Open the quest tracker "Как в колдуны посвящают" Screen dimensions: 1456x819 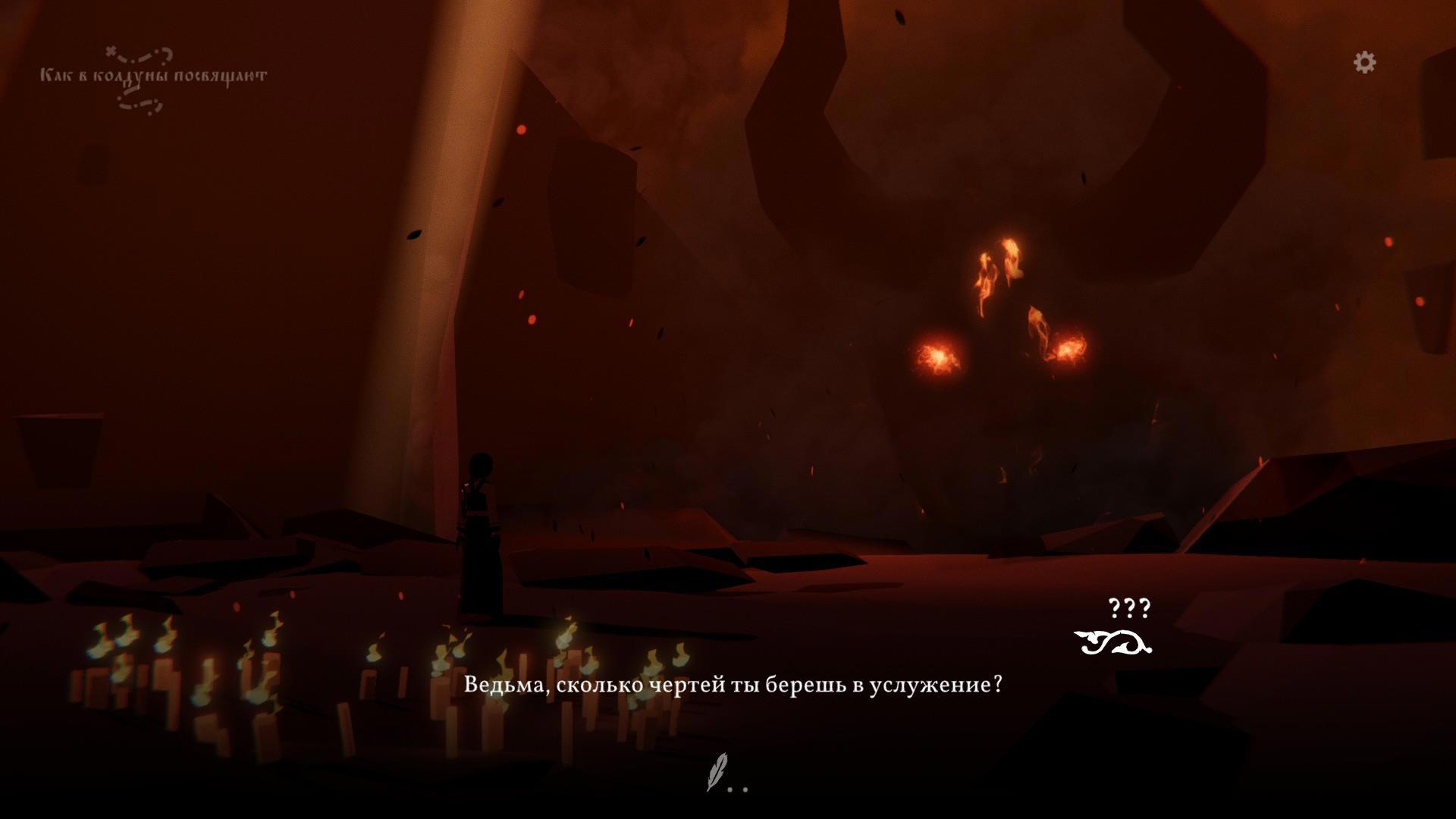click(x=152, y=77)
